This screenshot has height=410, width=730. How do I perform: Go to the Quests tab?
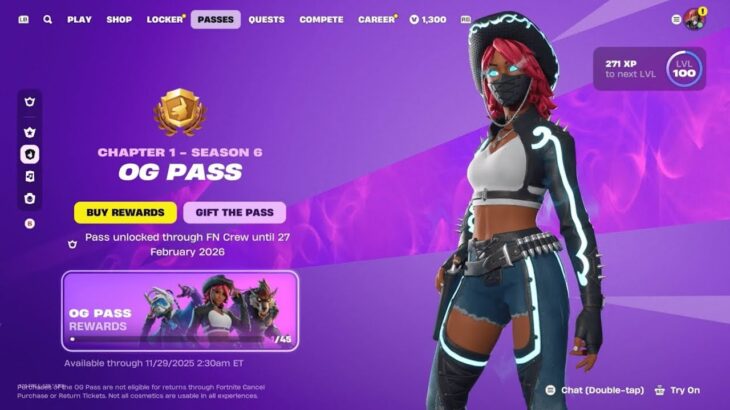click(266, 19)
